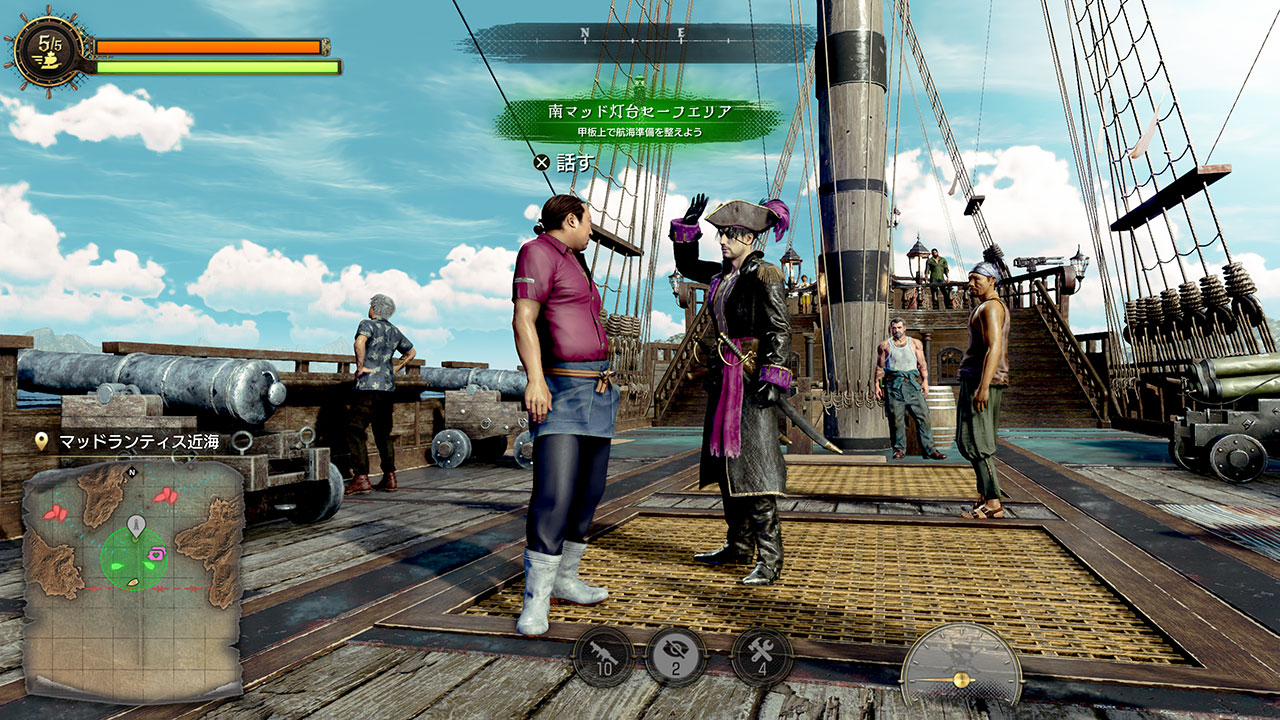
Task: Use the hammer and wrench repair icon
Action: (762, 656)
